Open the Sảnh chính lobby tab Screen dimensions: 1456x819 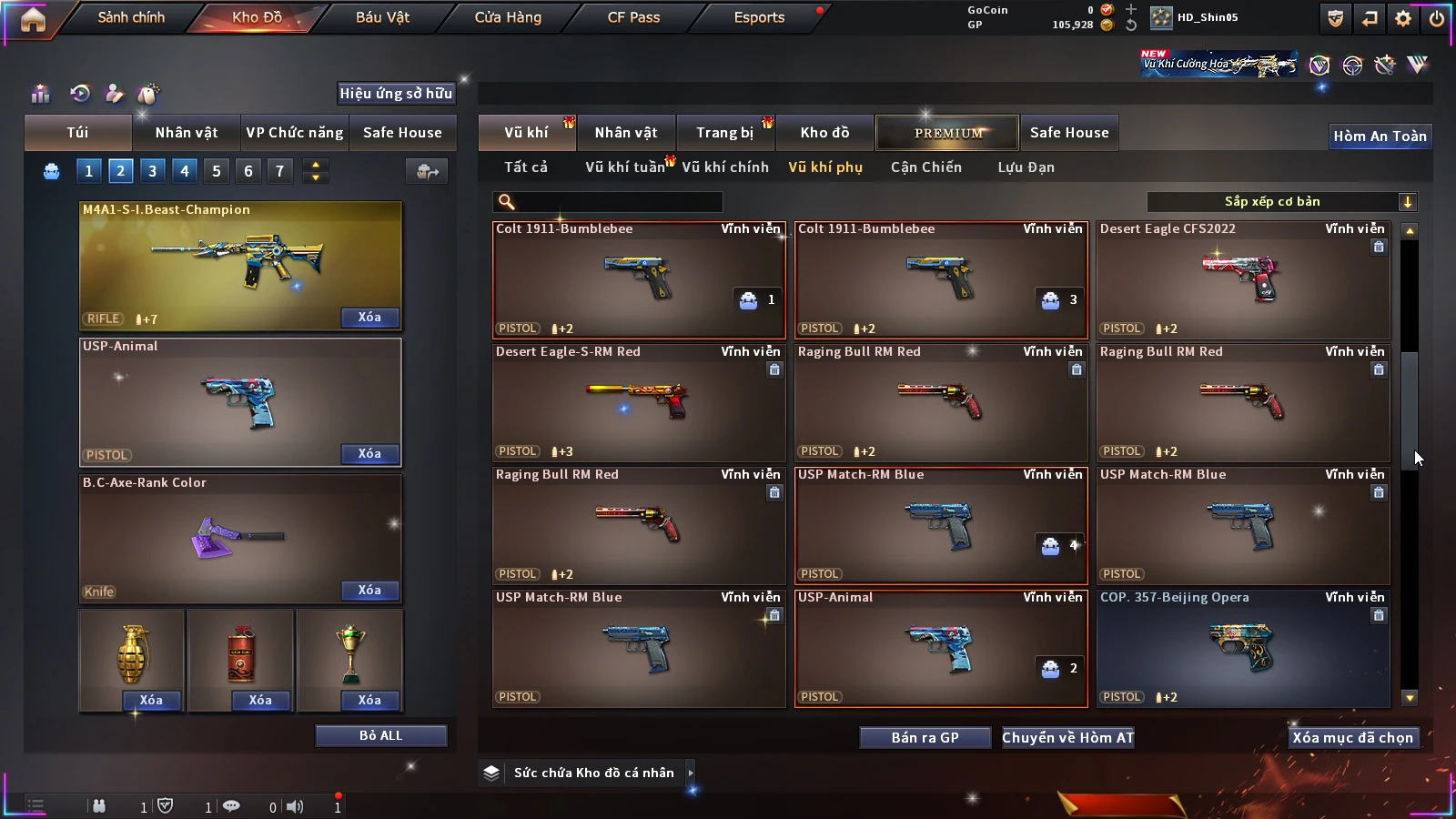[131, 17]
